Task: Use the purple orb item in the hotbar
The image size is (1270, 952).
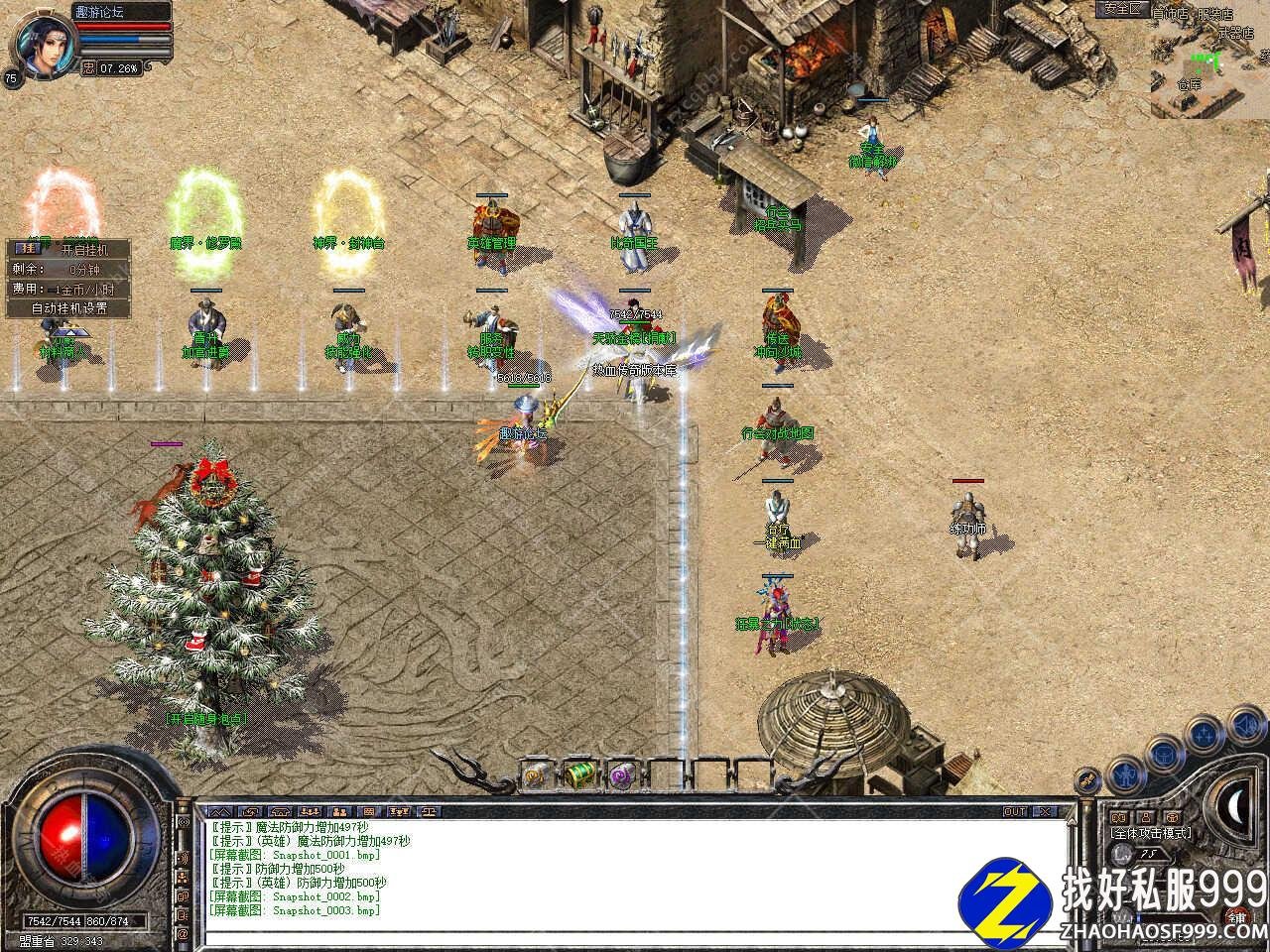Action: 622,775
